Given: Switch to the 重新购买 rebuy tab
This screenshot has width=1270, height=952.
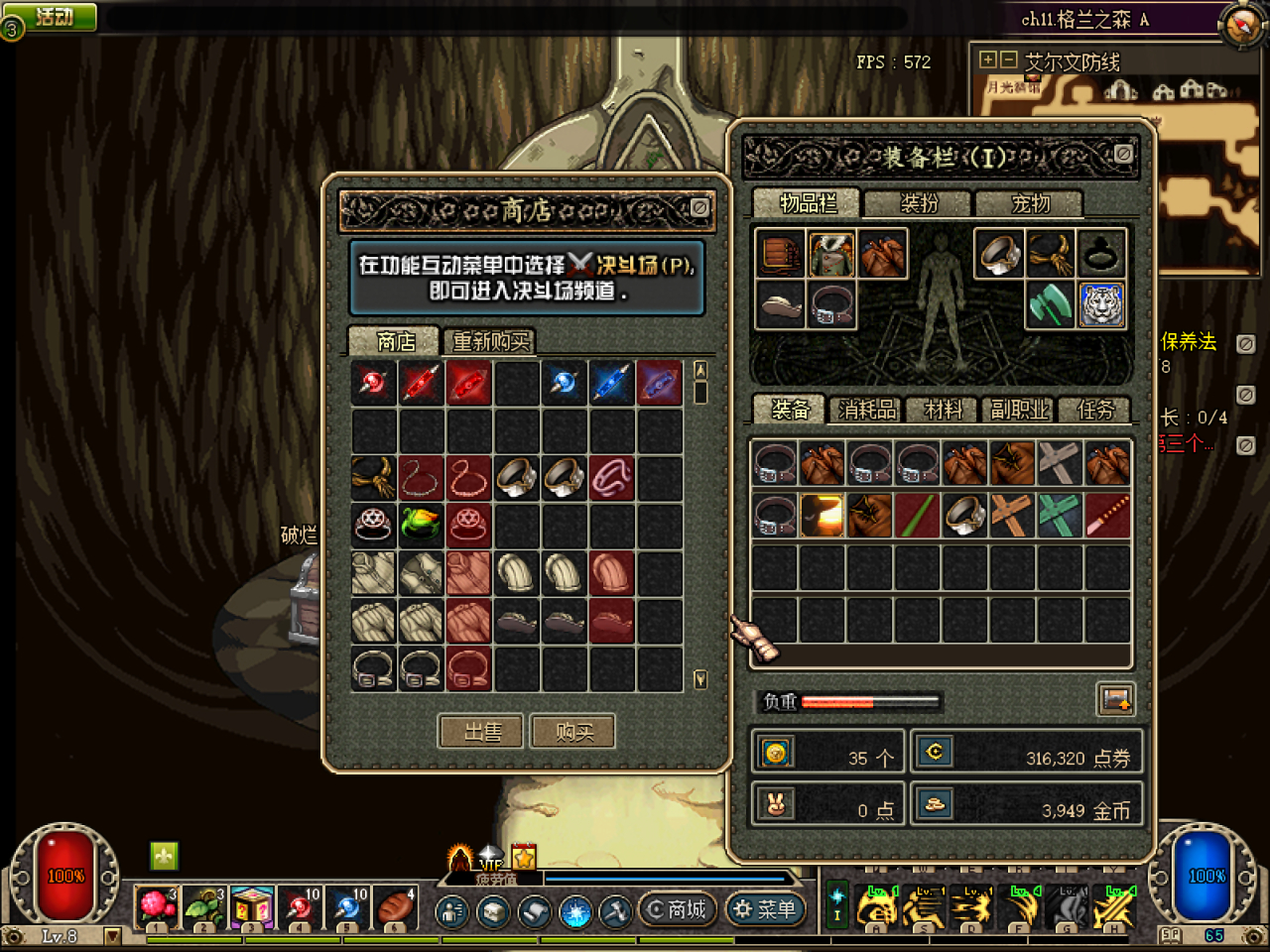Looking at the screenshot, I should pyautogui.click(x=490, y=341).
